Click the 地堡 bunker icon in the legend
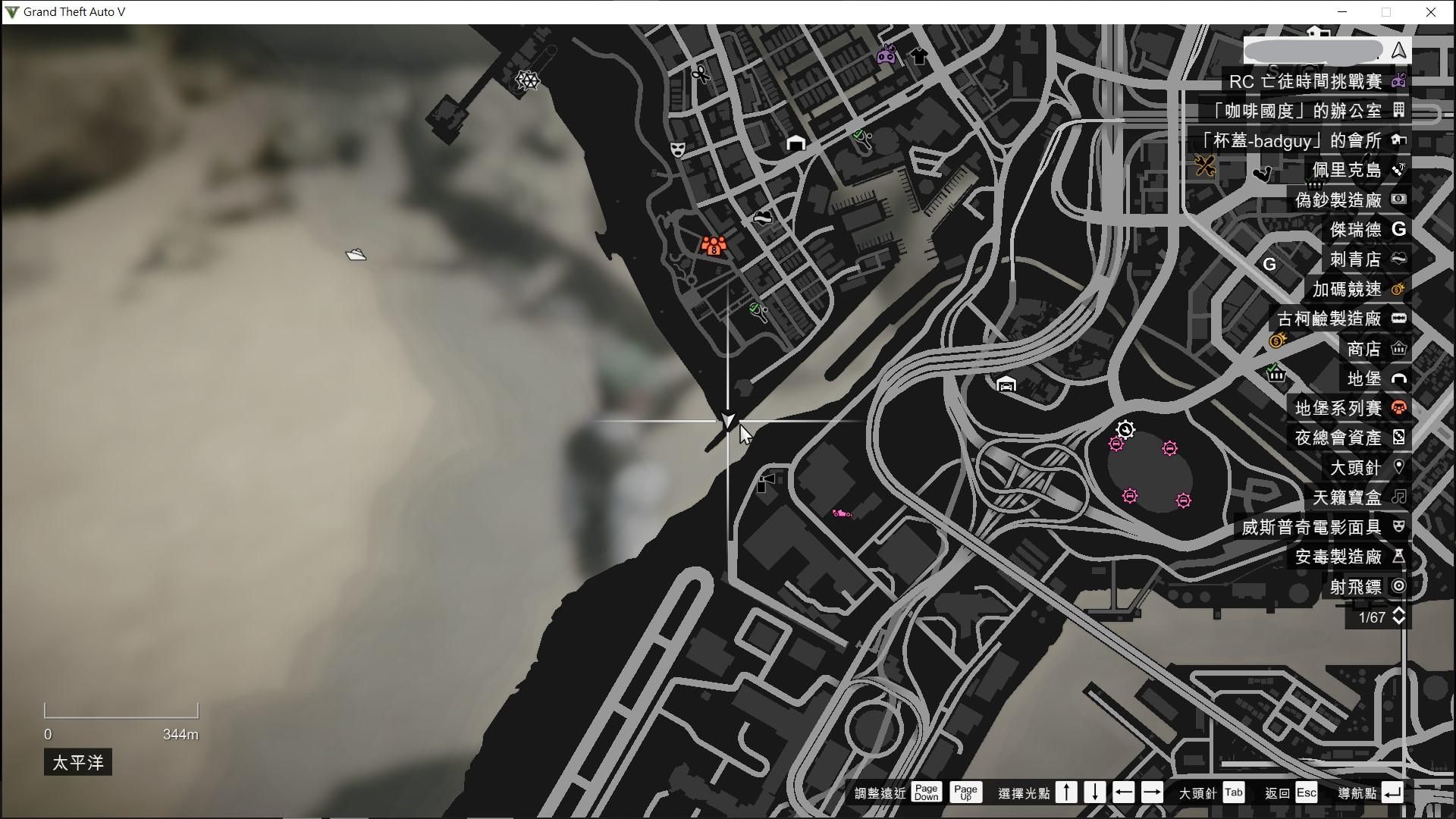Image resolution: width=1456 pixels, height=819 pixels. (1399, 379)
